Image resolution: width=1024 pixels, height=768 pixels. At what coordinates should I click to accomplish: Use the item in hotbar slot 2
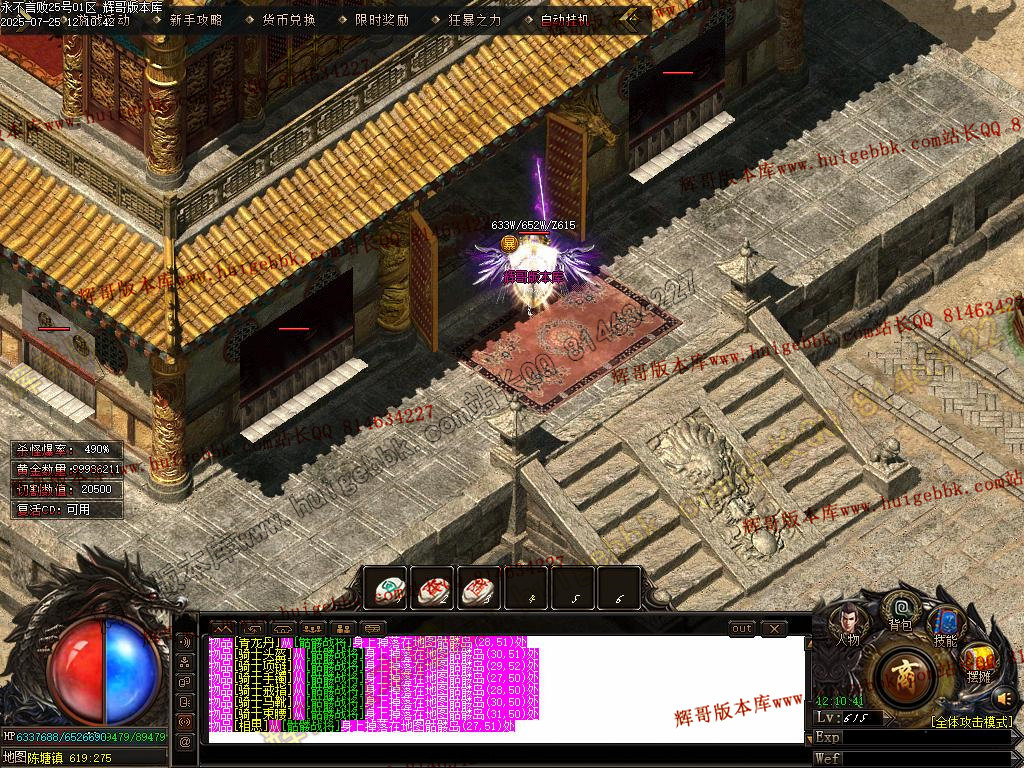(x=431, y=589)
